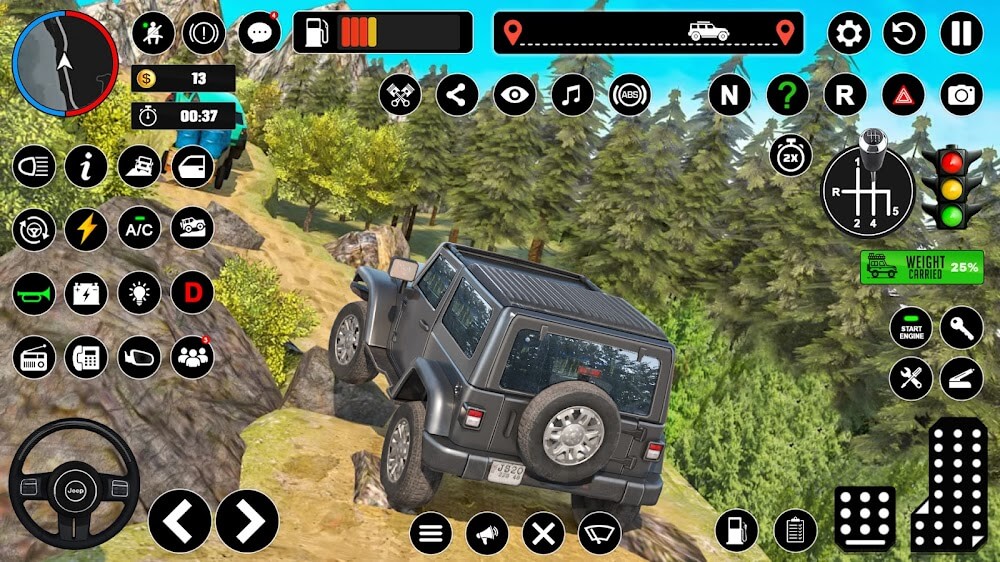Pause the game
1000x562 pixels.
(961, 33)
